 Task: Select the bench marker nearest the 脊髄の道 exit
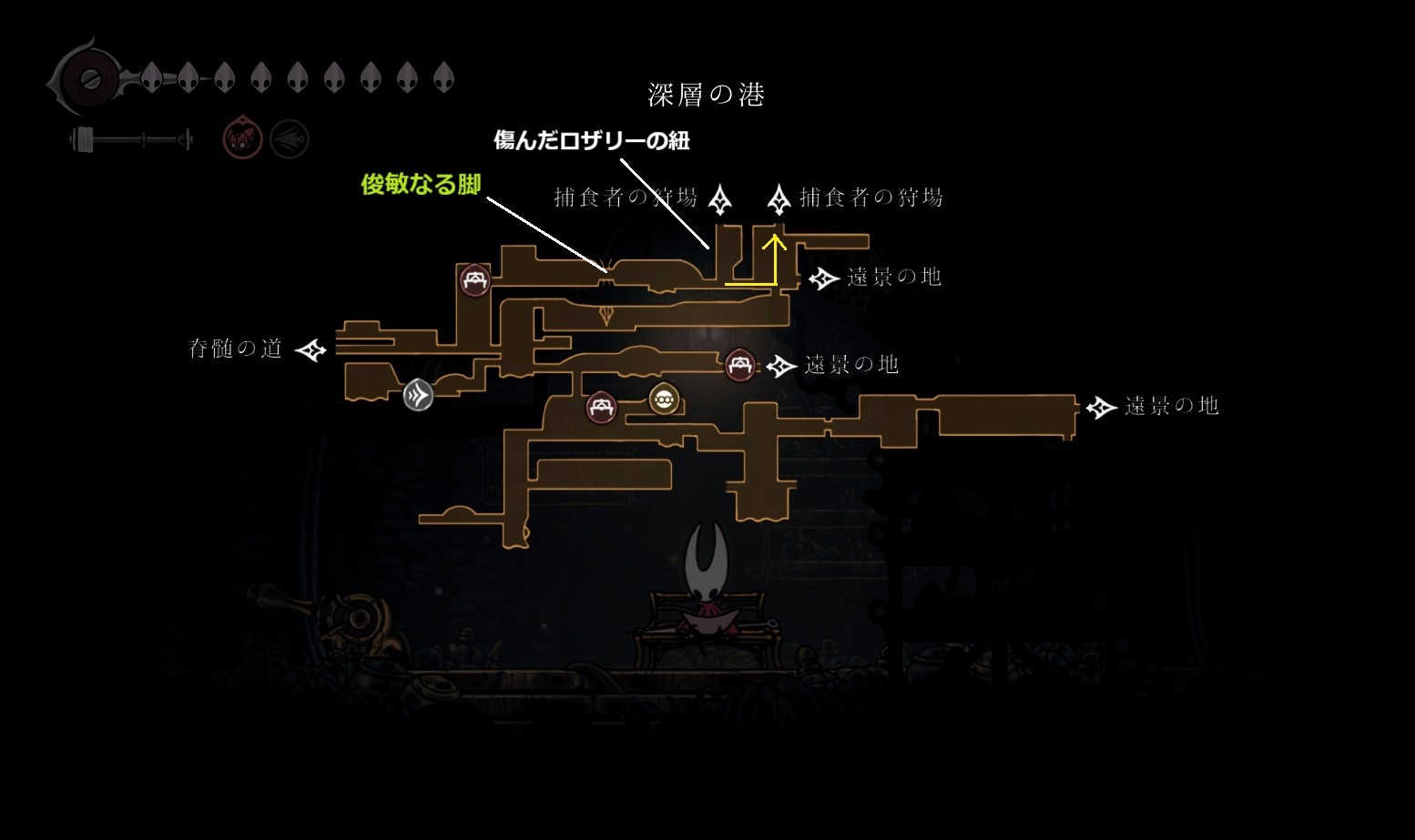point(474,280)
